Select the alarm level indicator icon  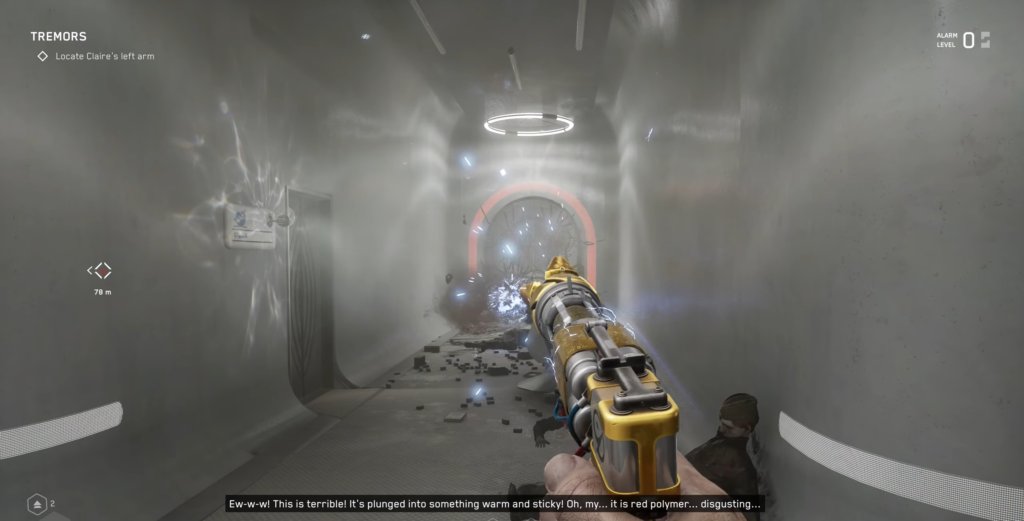[x=985, y=40]
